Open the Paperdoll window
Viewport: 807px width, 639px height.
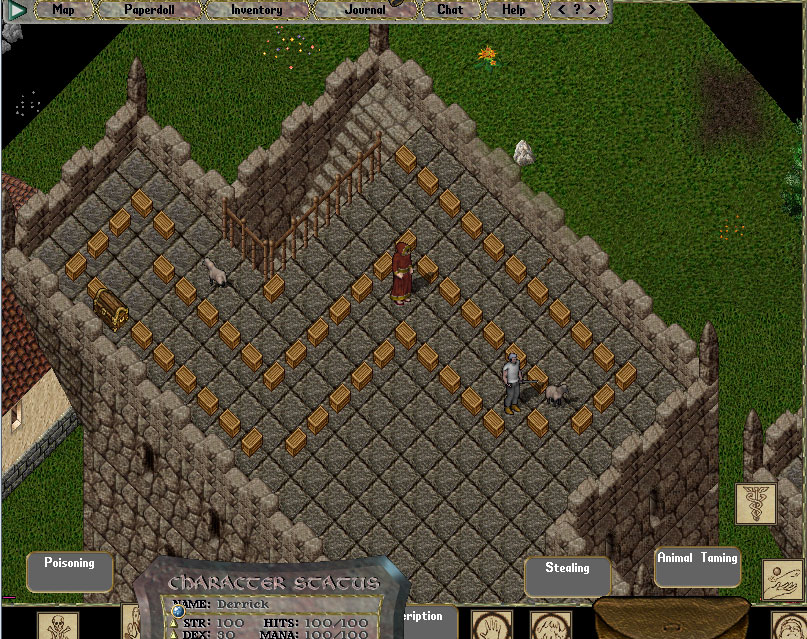149,10
